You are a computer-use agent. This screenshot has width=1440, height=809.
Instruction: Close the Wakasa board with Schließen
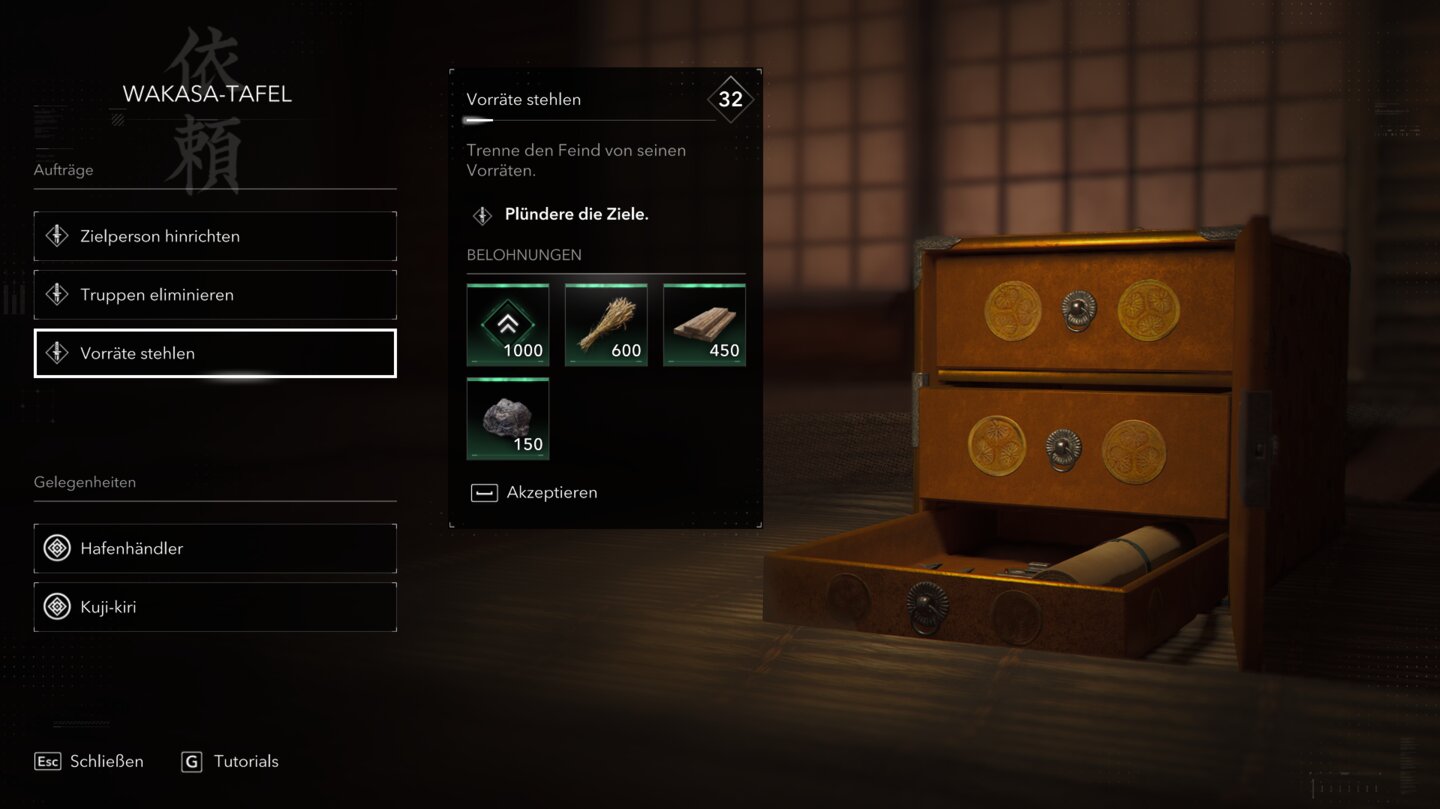point(90,761)
